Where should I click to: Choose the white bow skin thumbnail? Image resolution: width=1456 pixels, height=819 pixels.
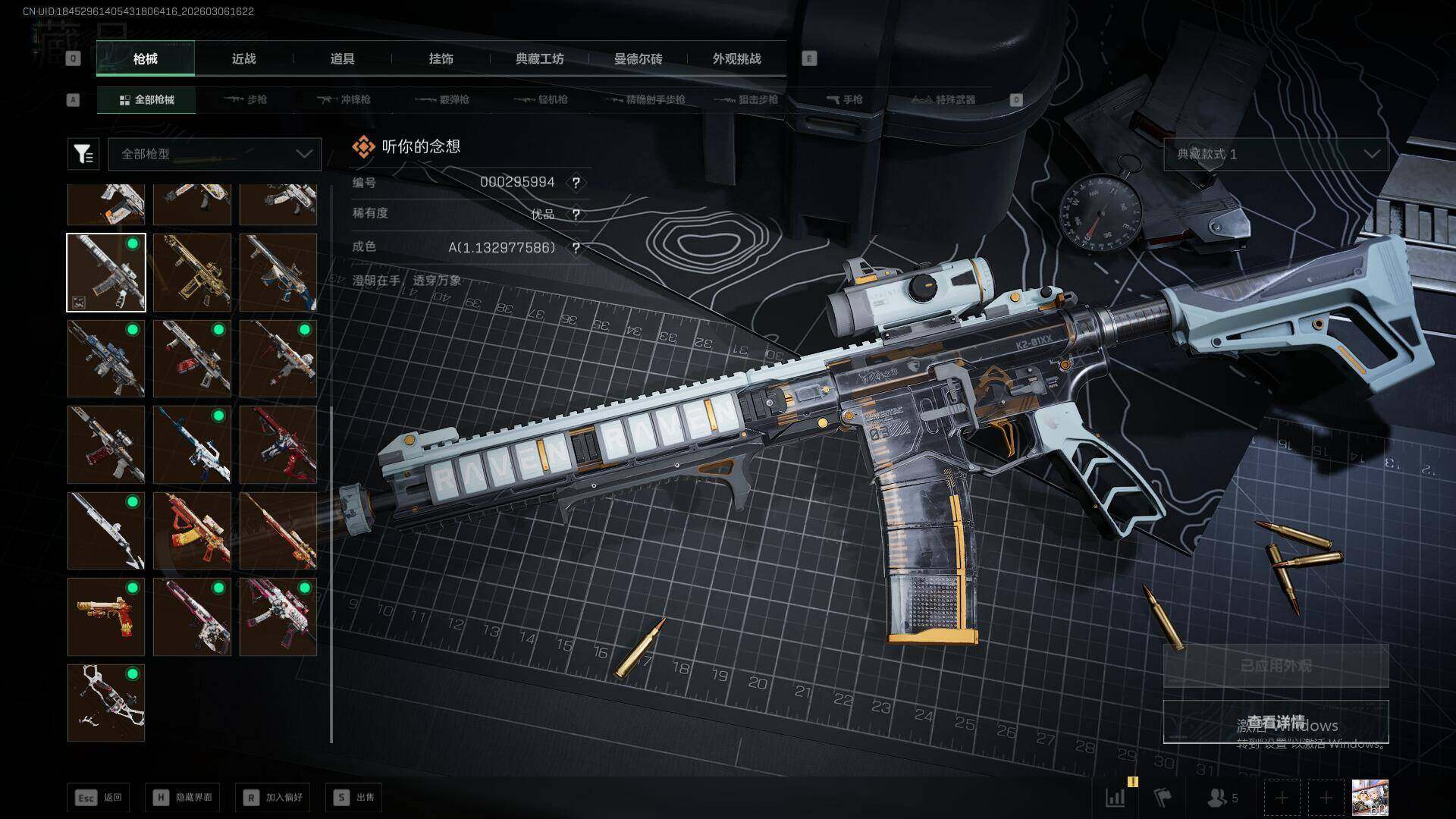106,703
